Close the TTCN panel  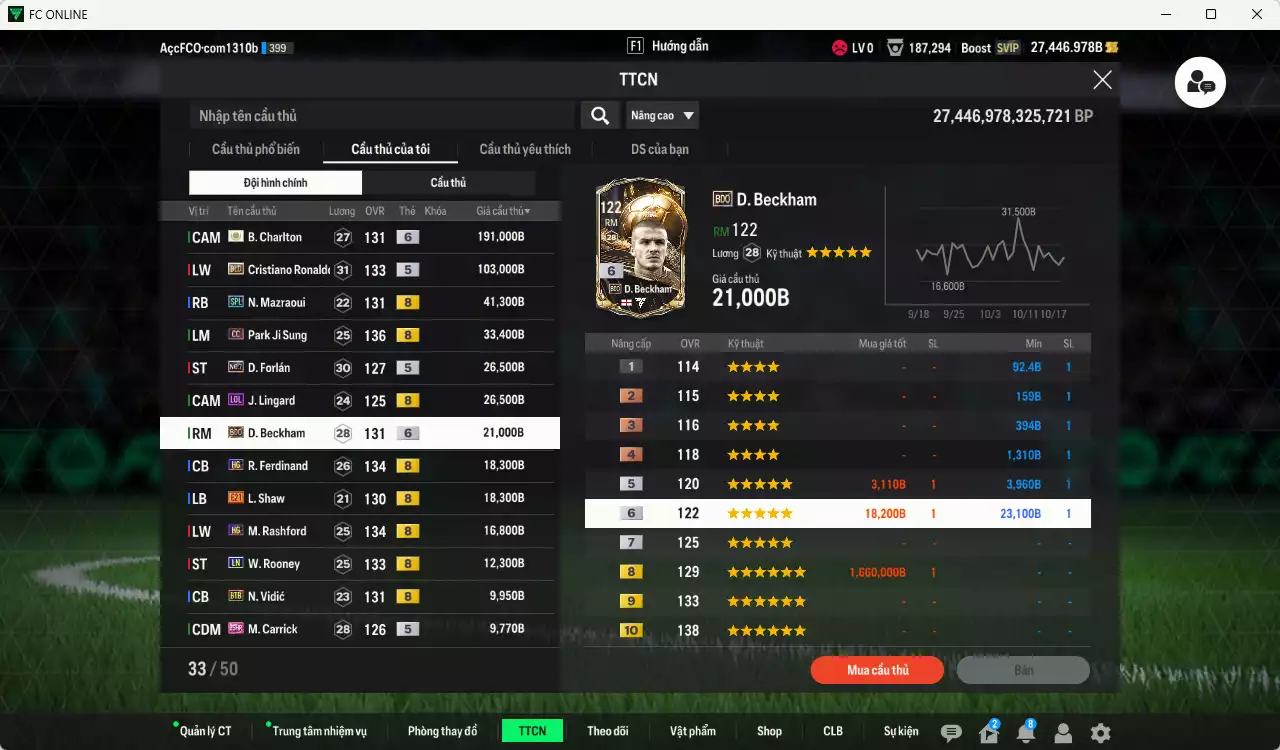pyautogui.click(x=1102, y=80)
